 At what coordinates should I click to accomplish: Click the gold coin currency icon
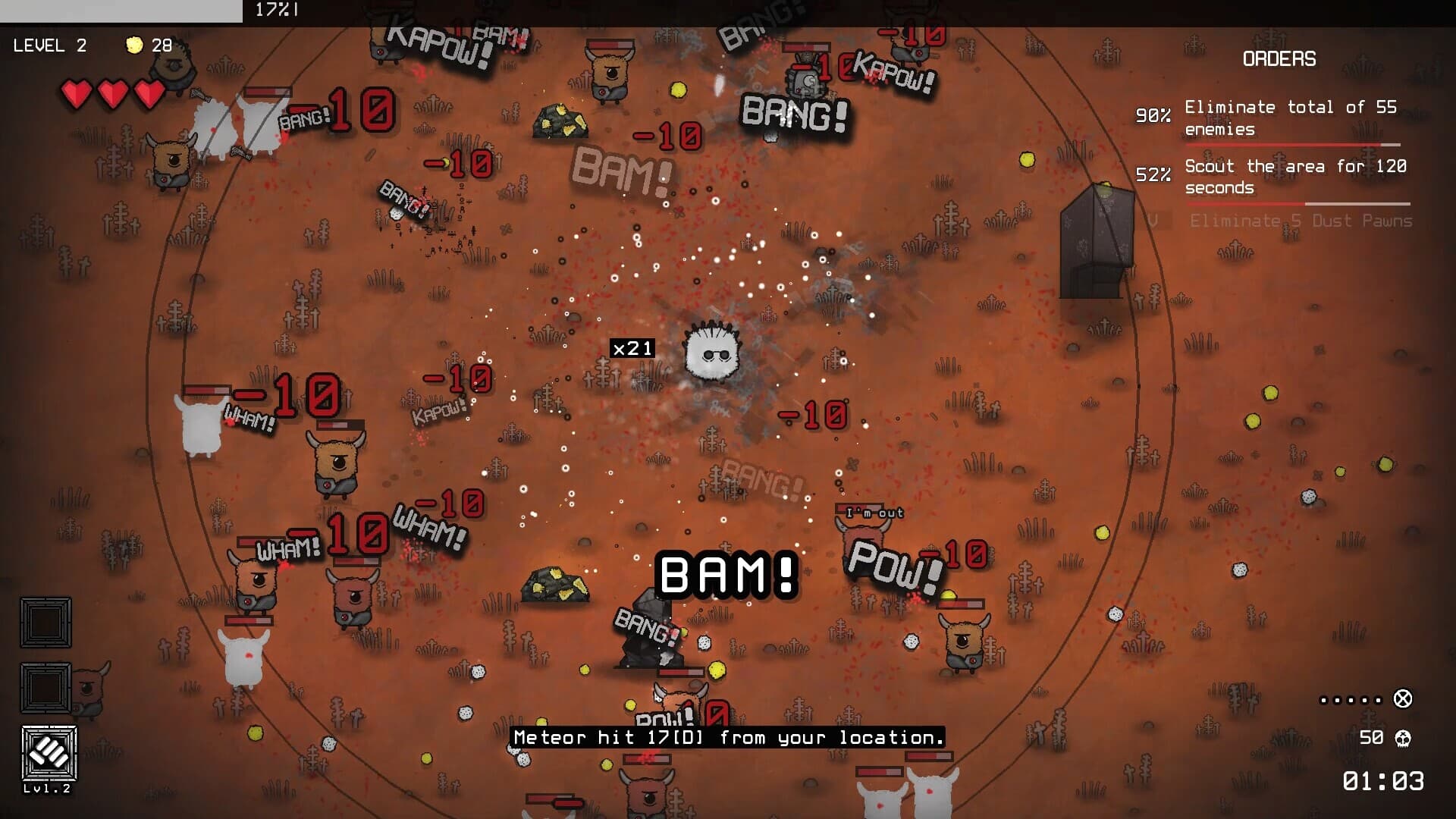(x=135, y=45)
